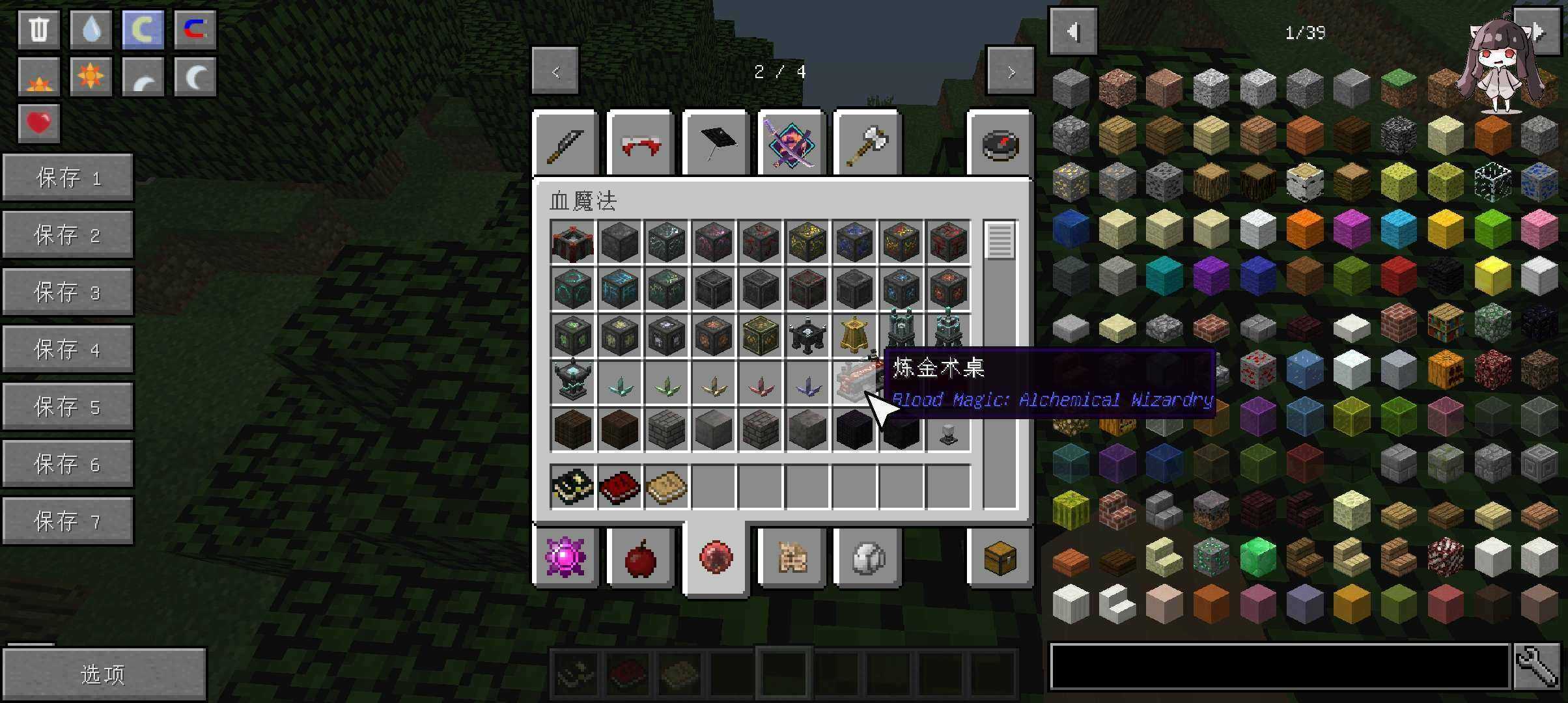The width and height of the screenshot is (1568, 703).
Task: Click the red heart heal button
Action: (x=39, y=123)
